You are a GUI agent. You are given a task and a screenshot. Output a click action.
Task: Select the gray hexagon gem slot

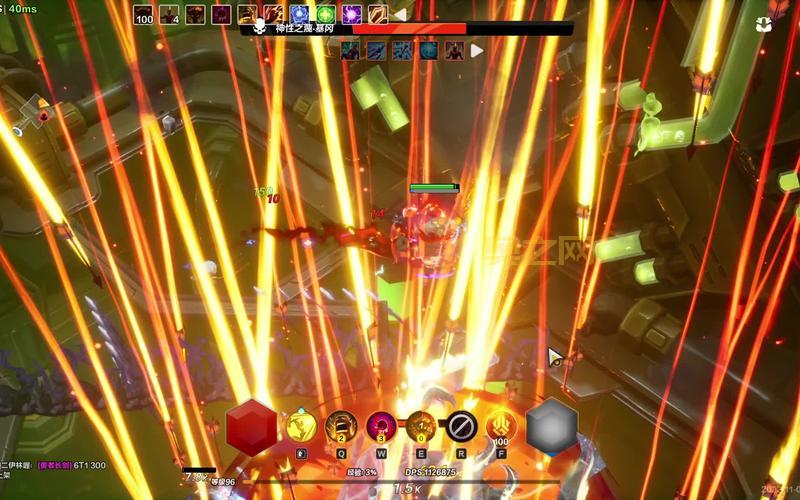(x=552, y=427)
